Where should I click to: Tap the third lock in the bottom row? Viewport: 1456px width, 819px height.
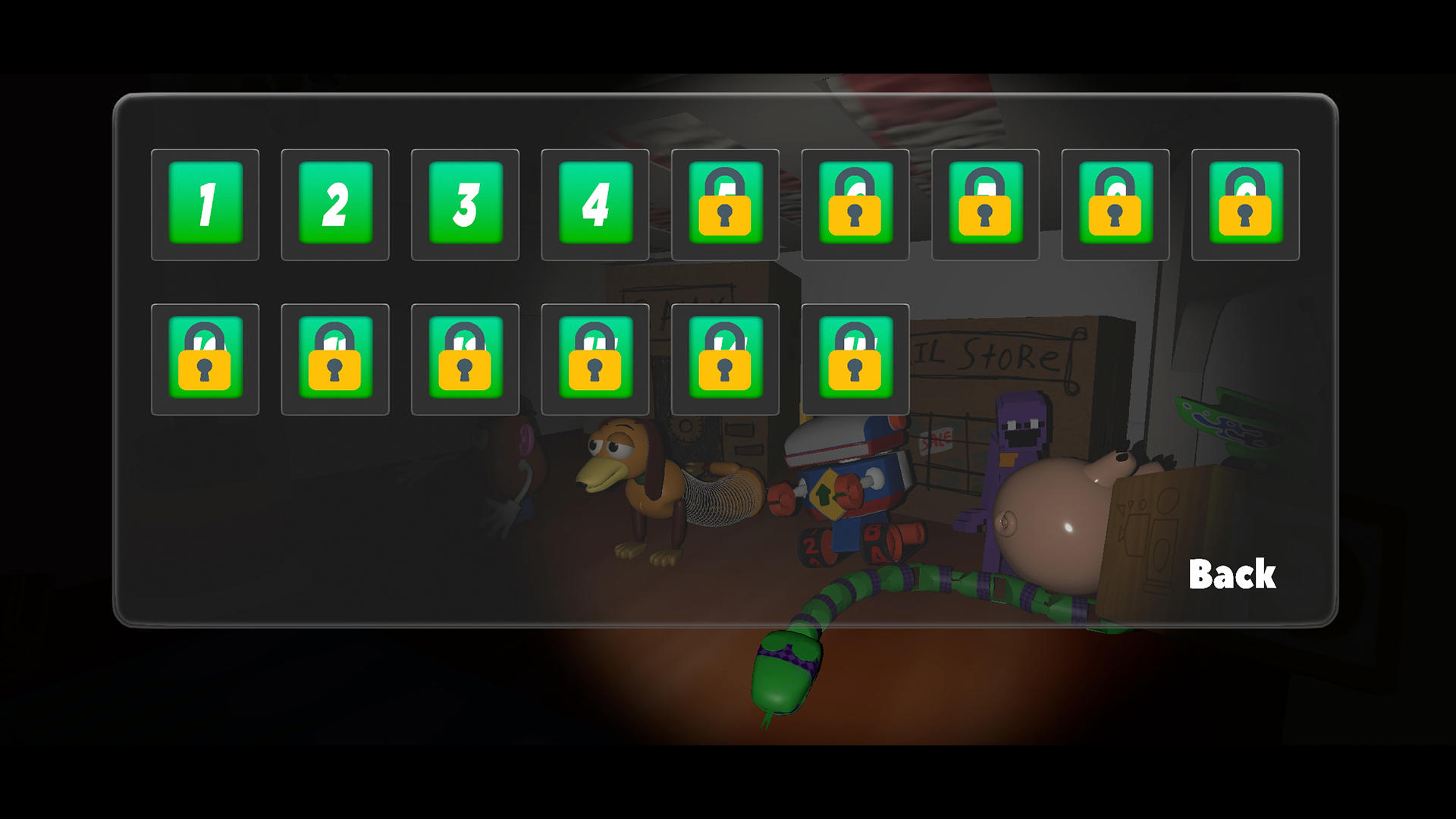465,358
